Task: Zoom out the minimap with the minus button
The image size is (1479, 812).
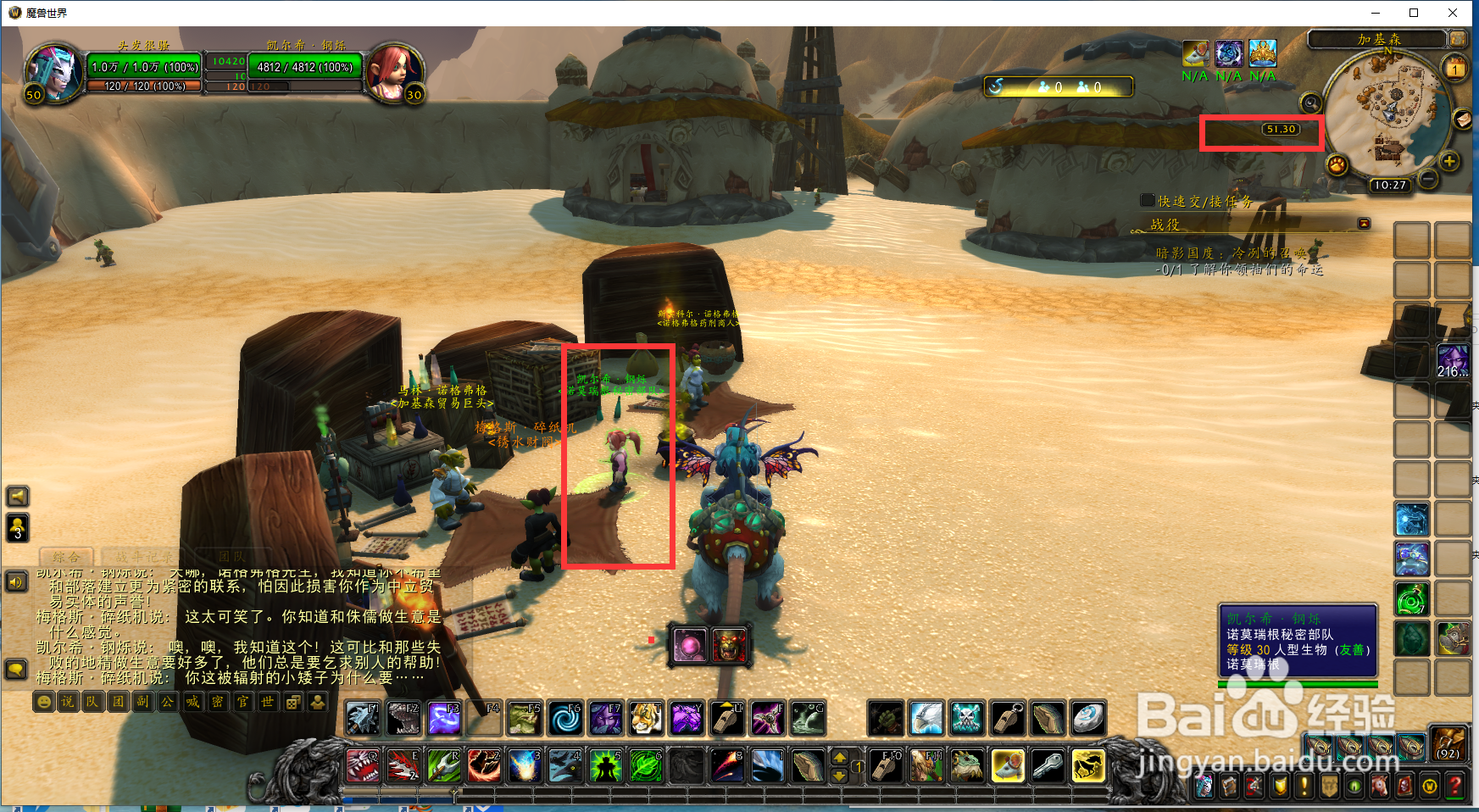Action: (1428, 179)
